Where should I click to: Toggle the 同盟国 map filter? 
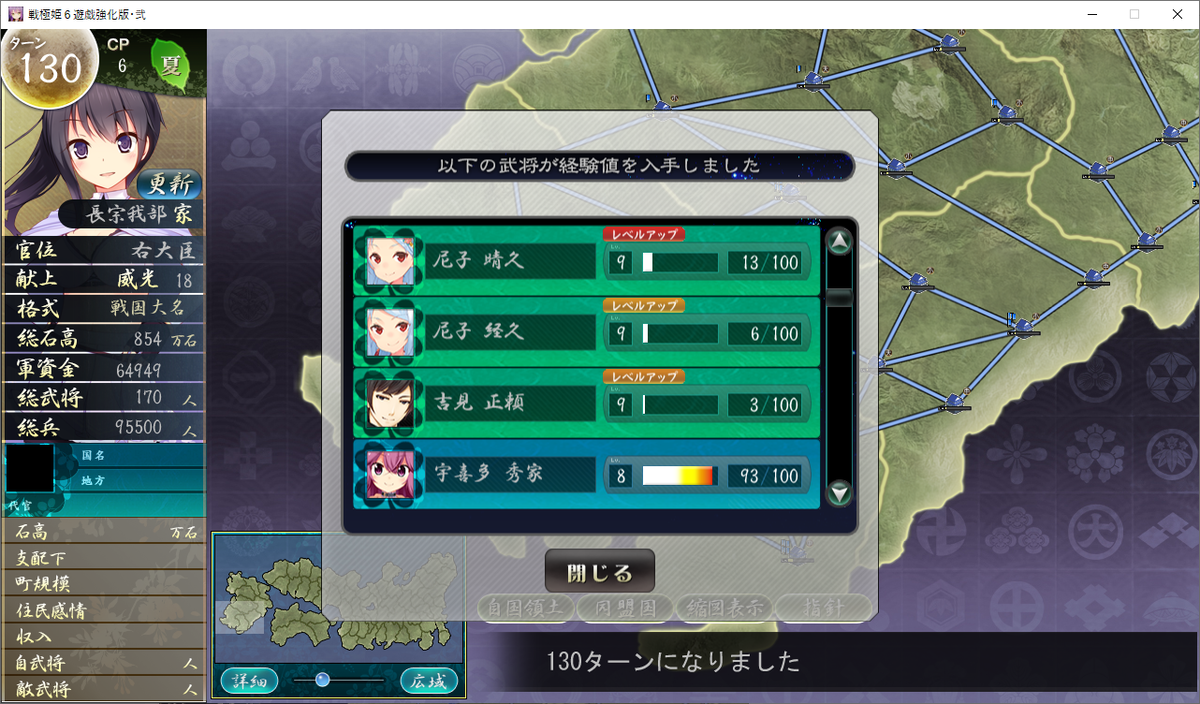click(x=624, y=607)
